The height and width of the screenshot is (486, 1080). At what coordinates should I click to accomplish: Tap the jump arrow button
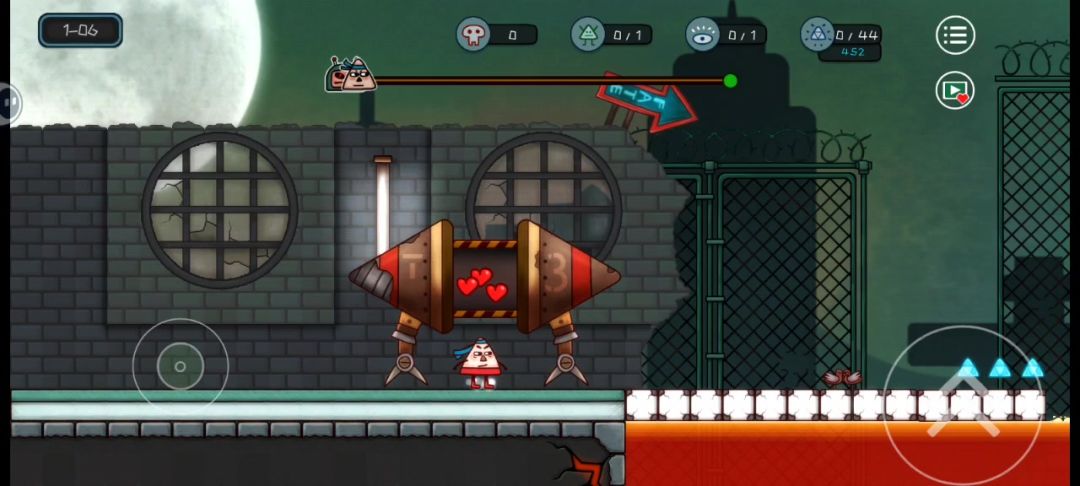[x=963, y=406]
